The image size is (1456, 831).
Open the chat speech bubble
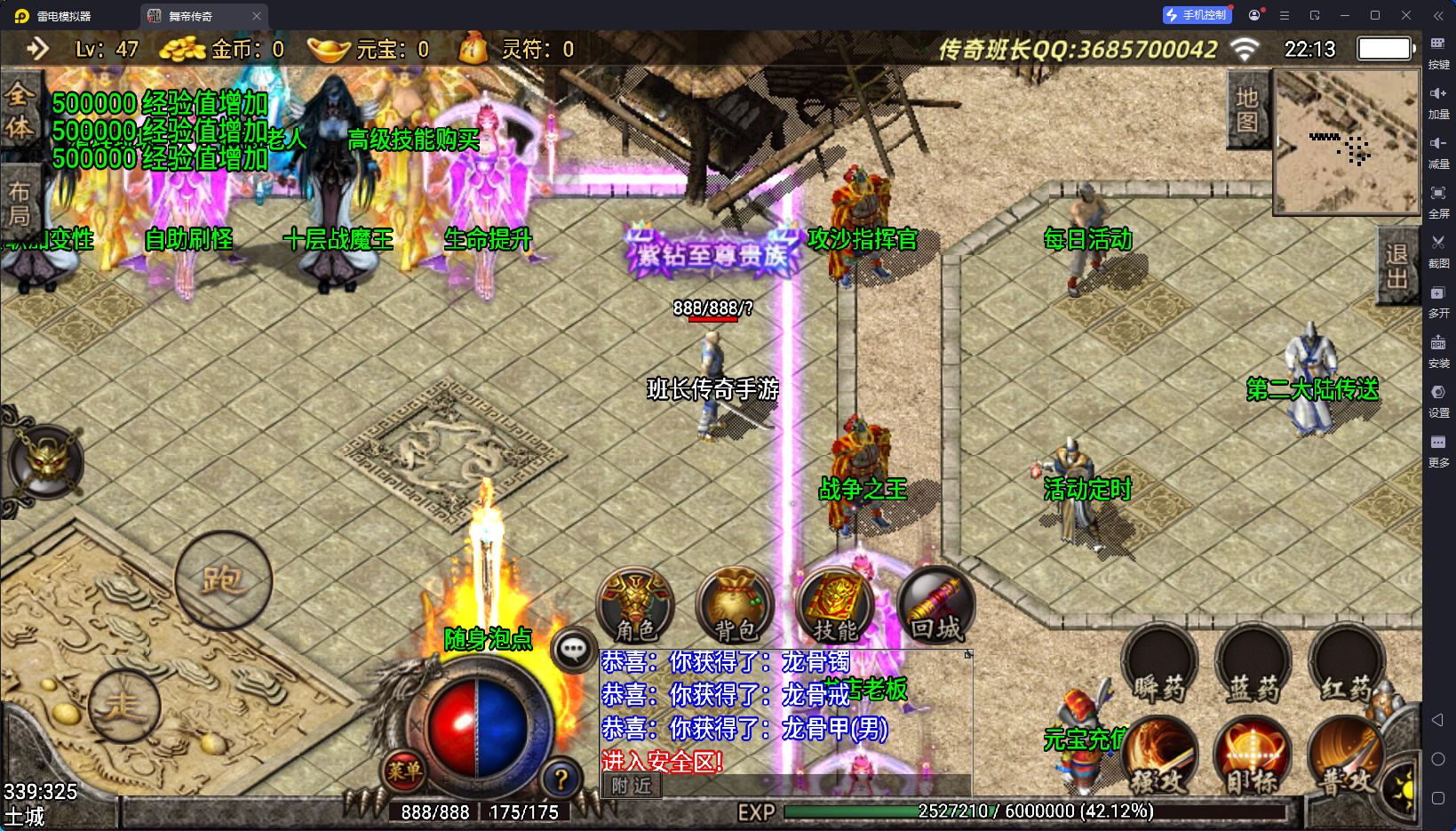(x=573, y=650)
